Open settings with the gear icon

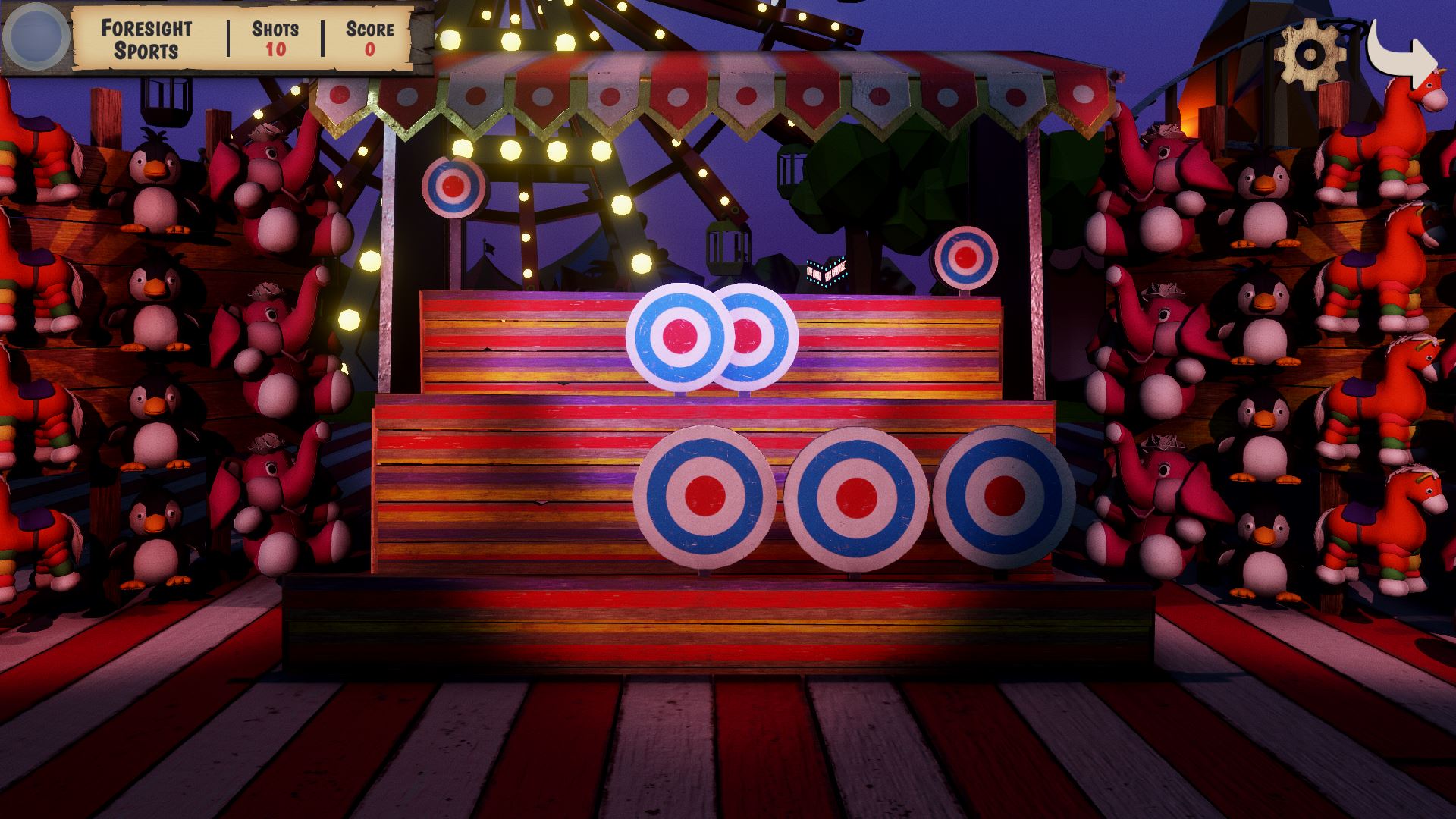click(x=1310, y=53)
